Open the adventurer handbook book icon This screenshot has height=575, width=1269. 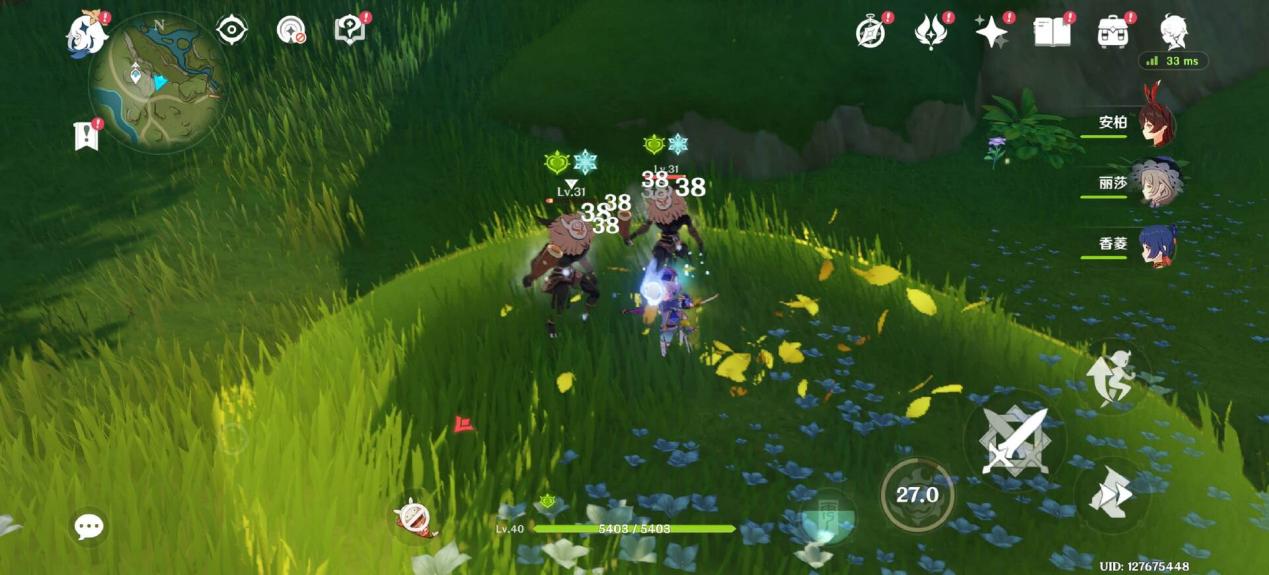coord(1052,32)
